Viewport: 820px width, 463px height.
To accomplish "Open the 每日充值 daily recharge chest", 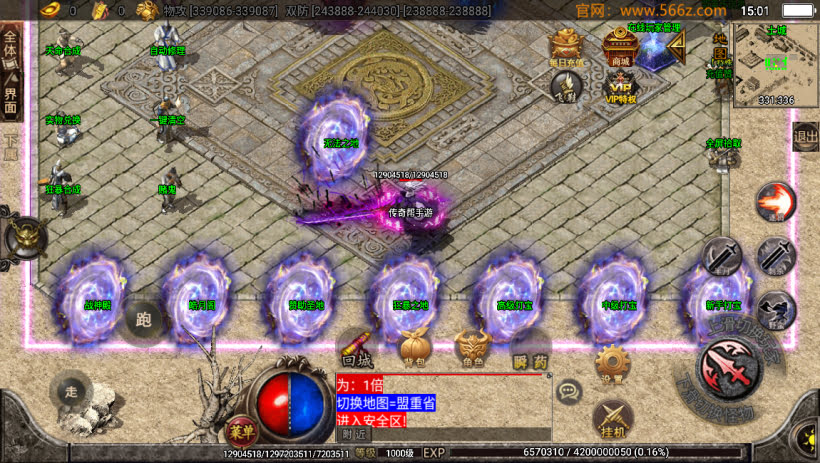I will point(565,47).
